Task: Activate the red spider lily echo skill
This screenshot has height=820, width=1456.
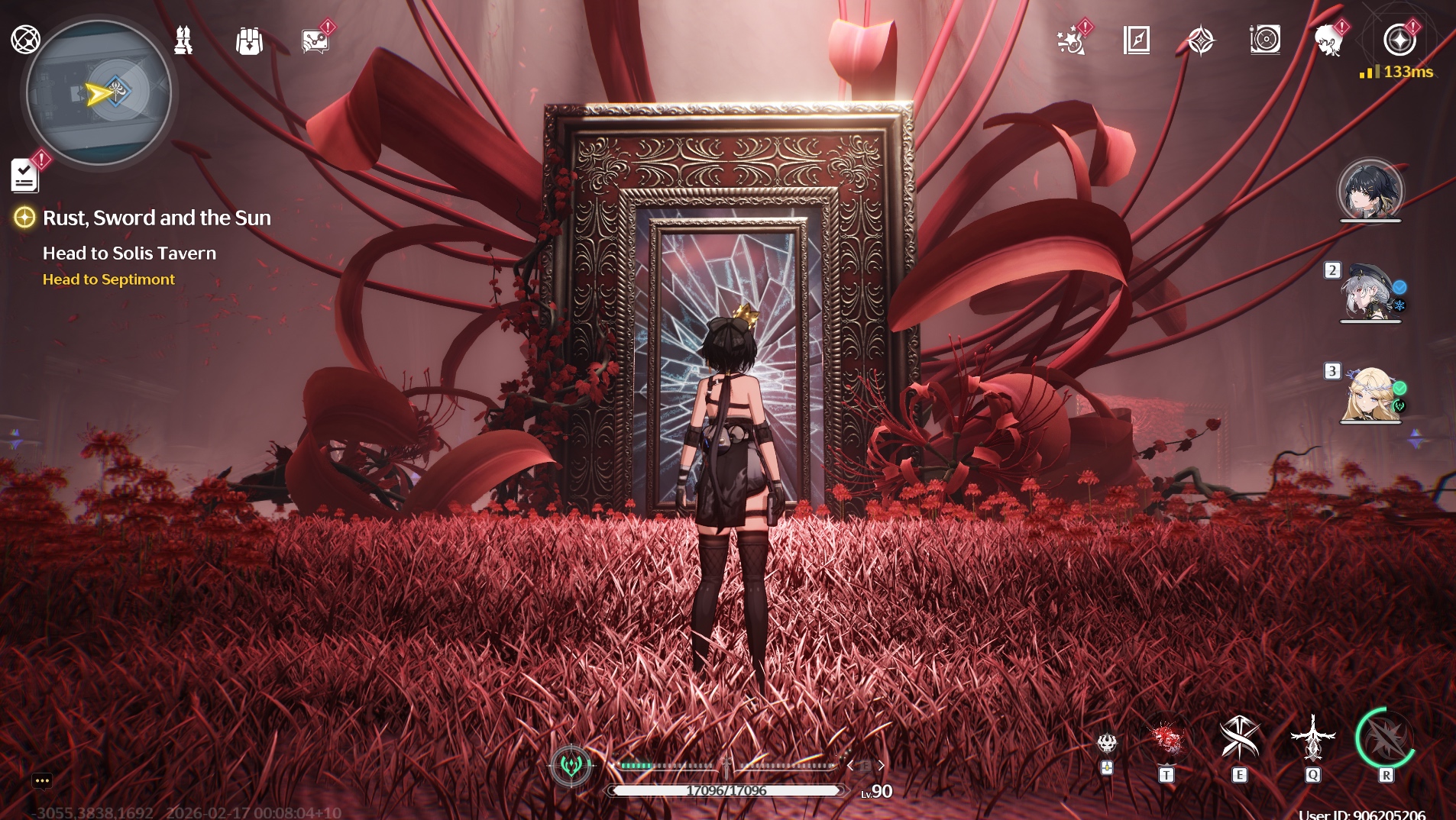Action: coord(1166,739)
